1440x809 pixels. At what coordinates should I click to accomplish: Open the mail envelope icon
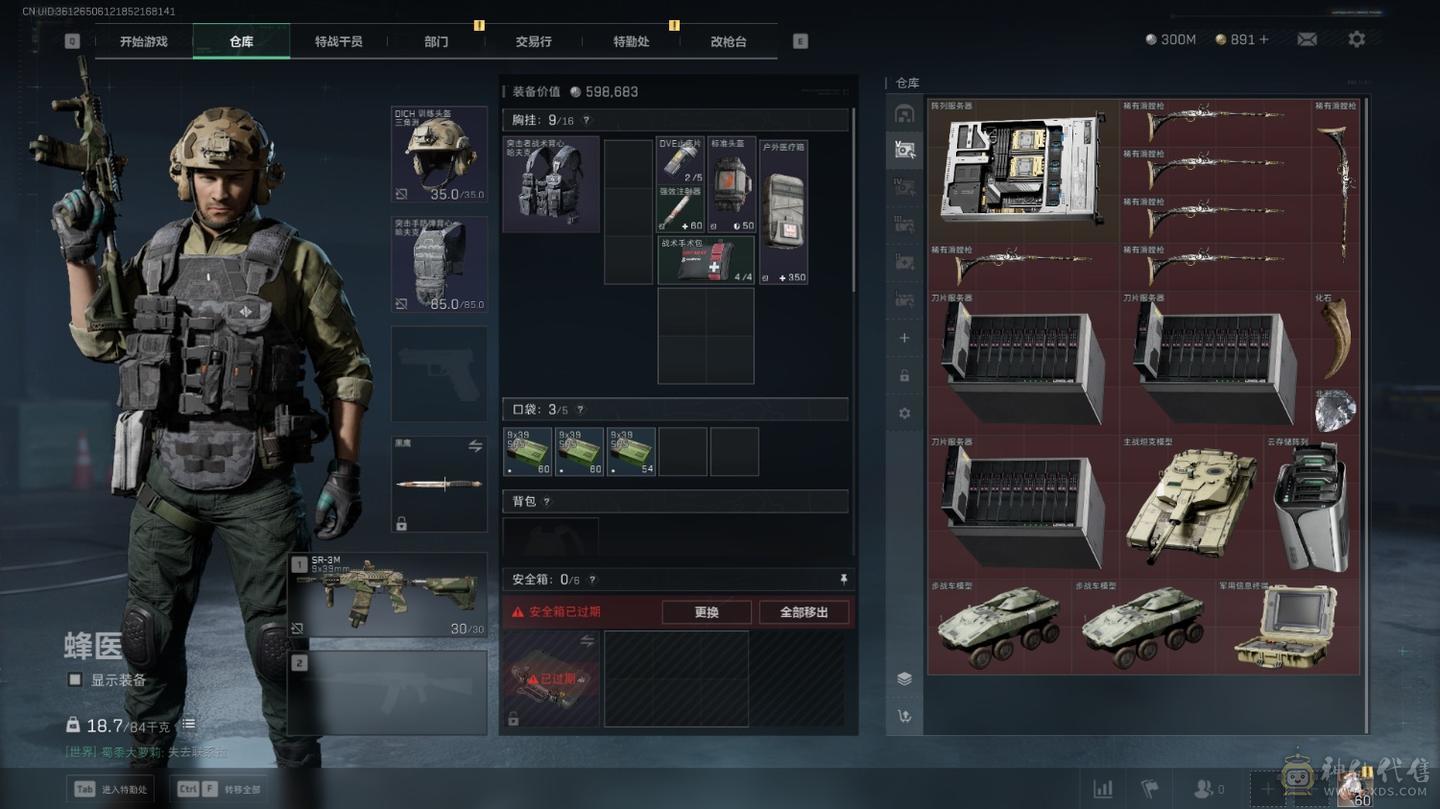1307,39
